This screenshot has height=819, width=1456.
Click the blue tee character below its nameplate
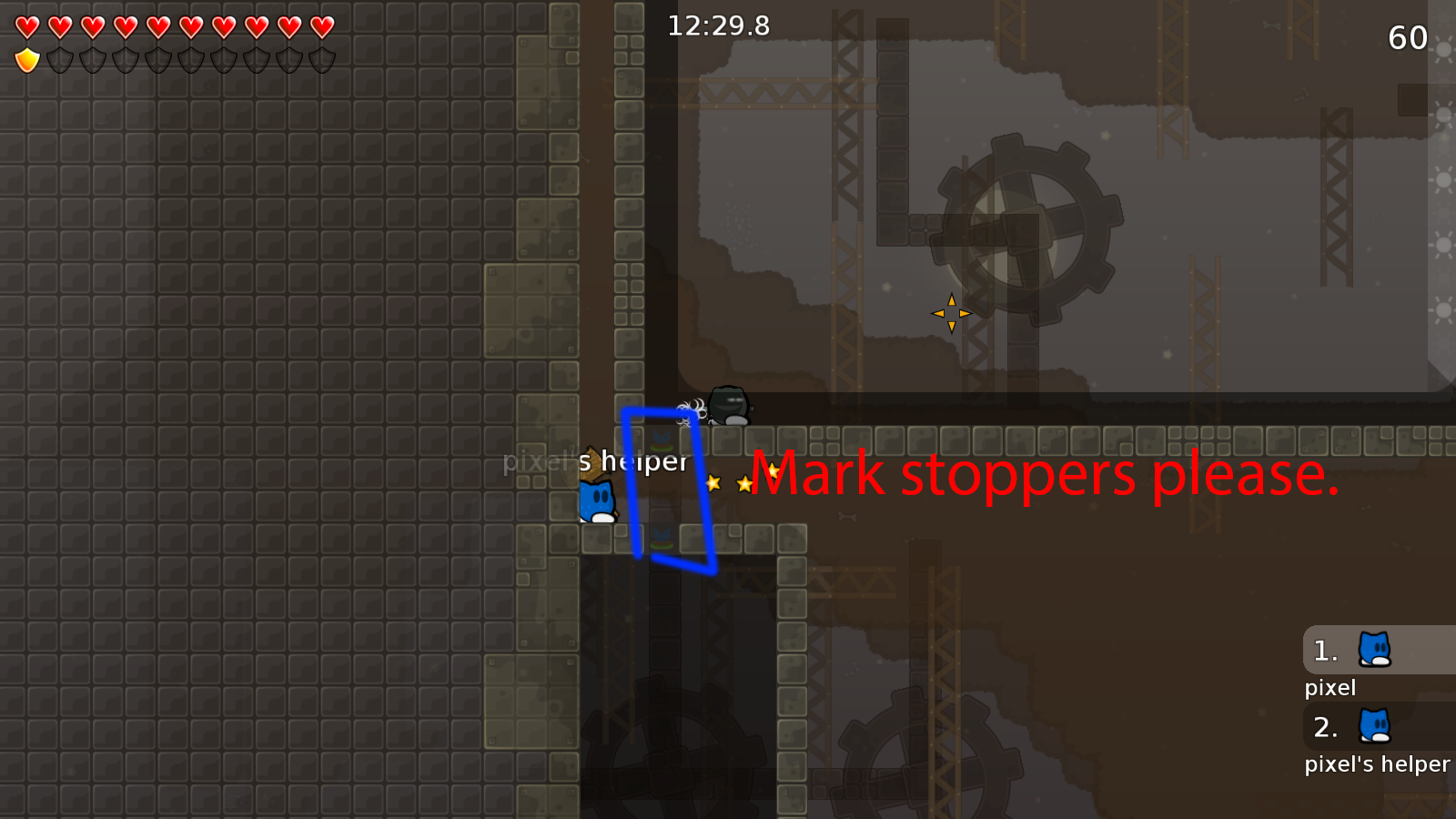596,502
